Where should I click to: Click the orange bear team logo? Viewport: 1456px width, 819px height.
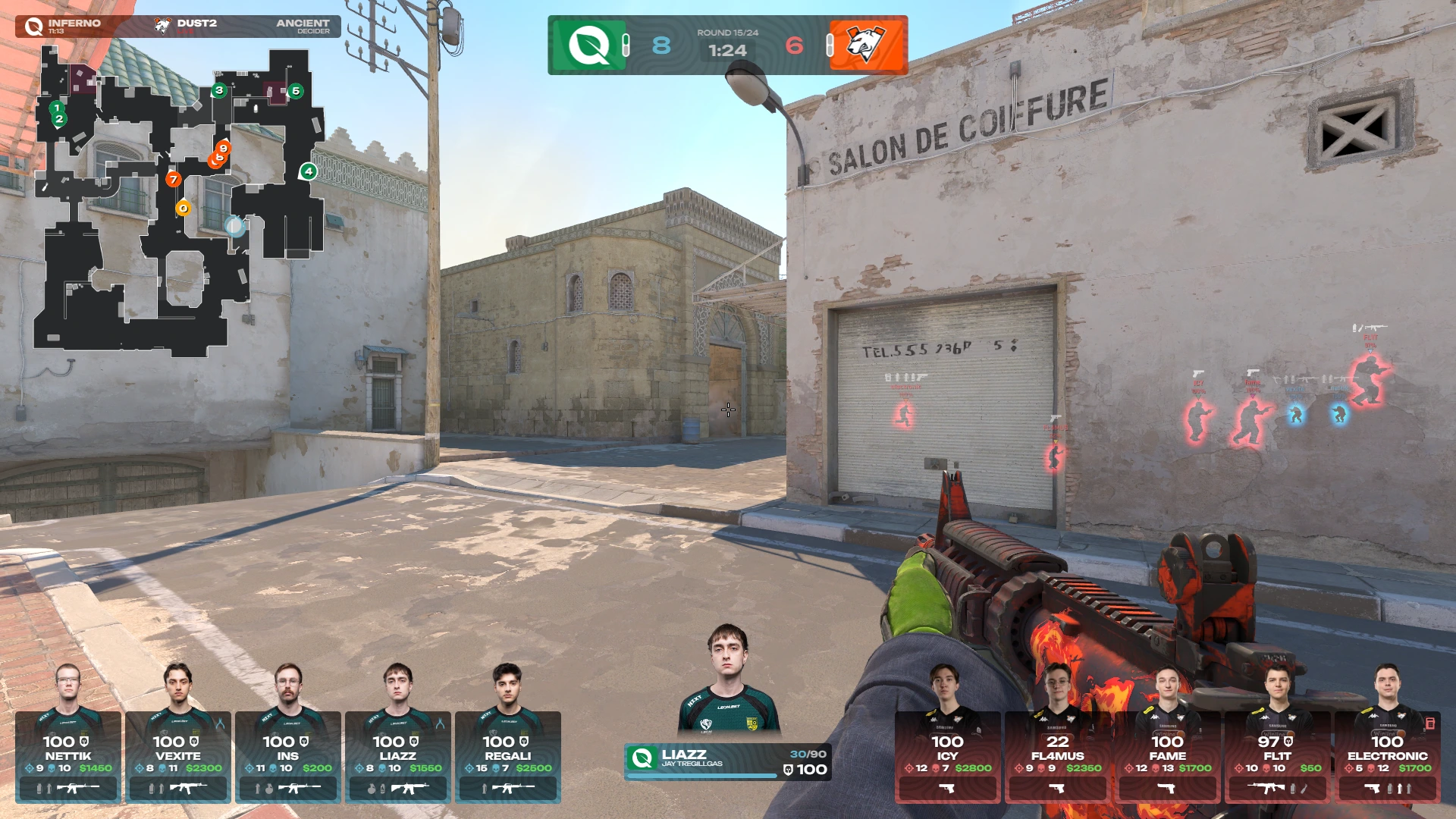pyautogui.click(x=867, y=45)
